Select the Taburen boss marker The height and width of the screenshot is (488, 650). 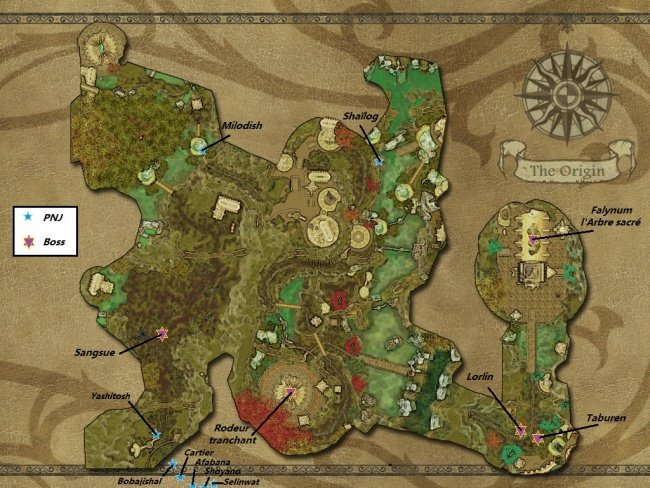[x=538, y=438]
